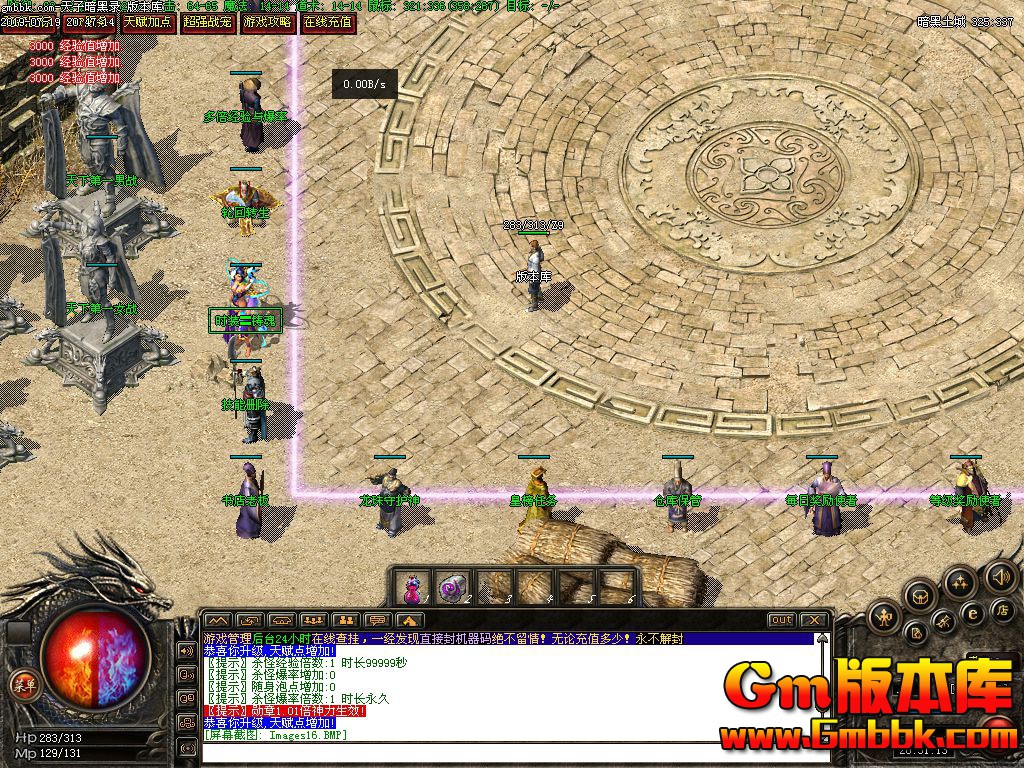Open the bag chest icon

(x=920, y=597)
